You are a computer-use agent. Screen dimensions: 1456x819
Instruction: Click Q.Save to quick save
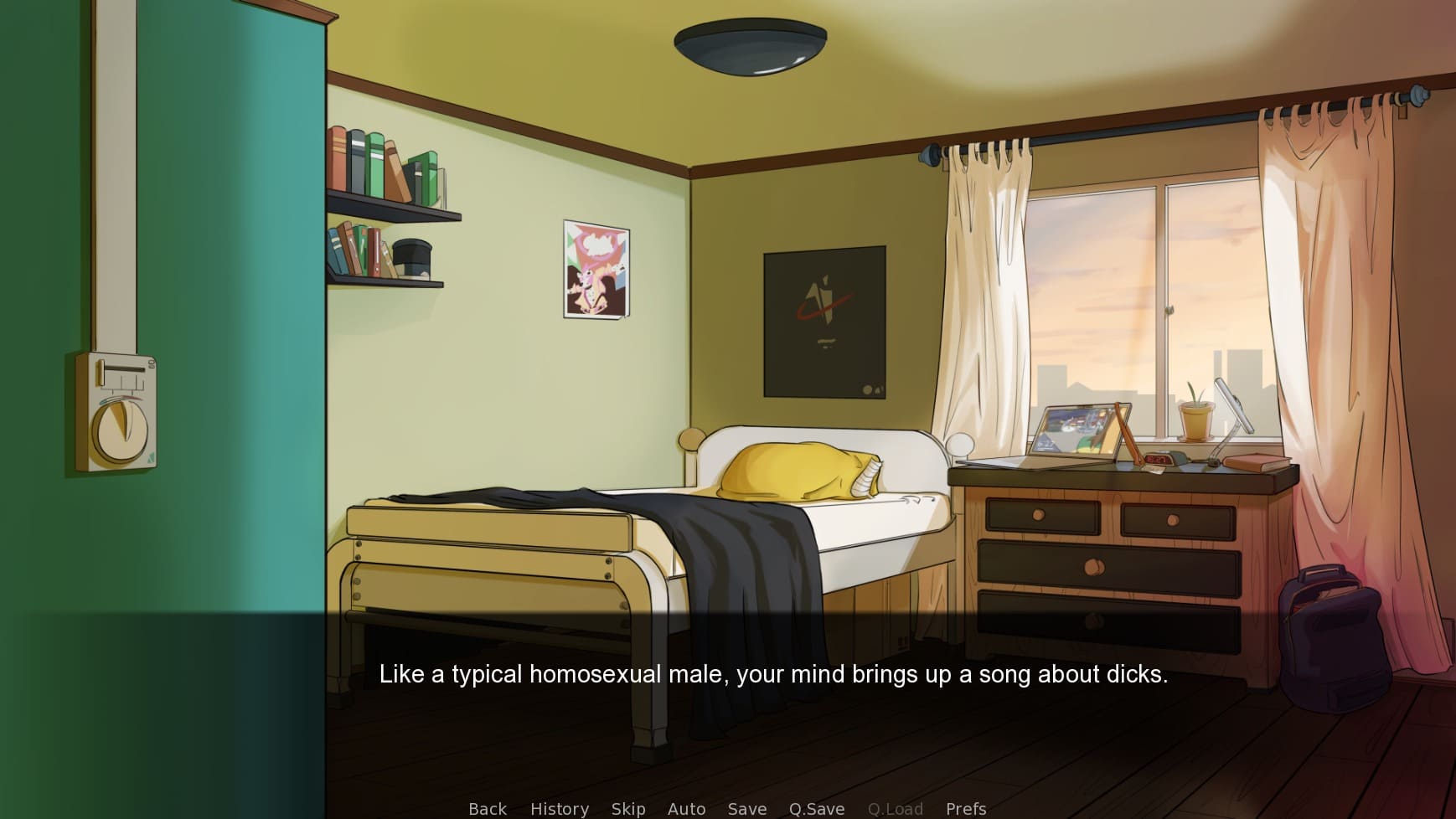click(817, 808)
